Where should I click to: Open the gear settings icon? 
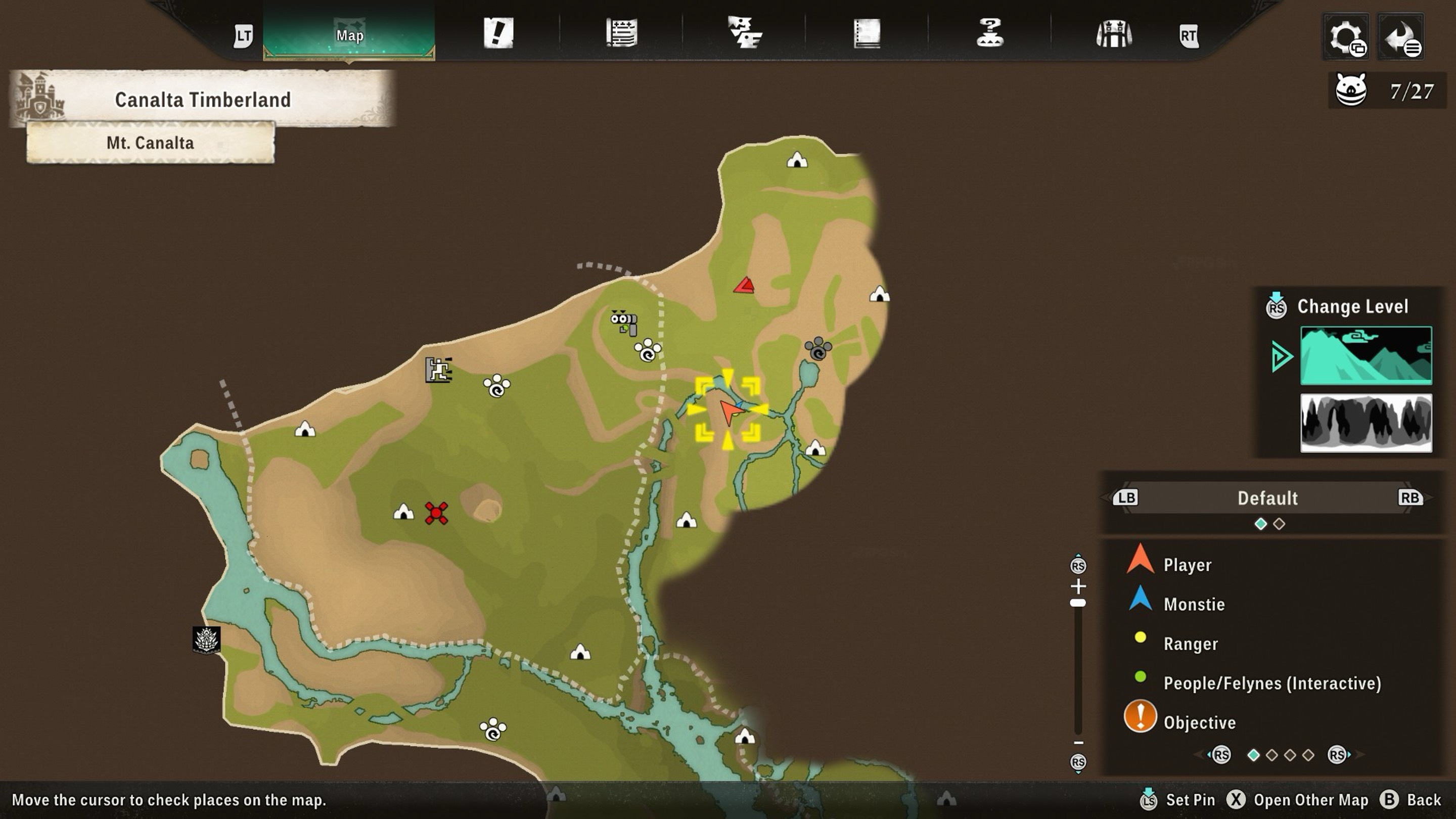pyautogui.click(x=1346, y=37)
